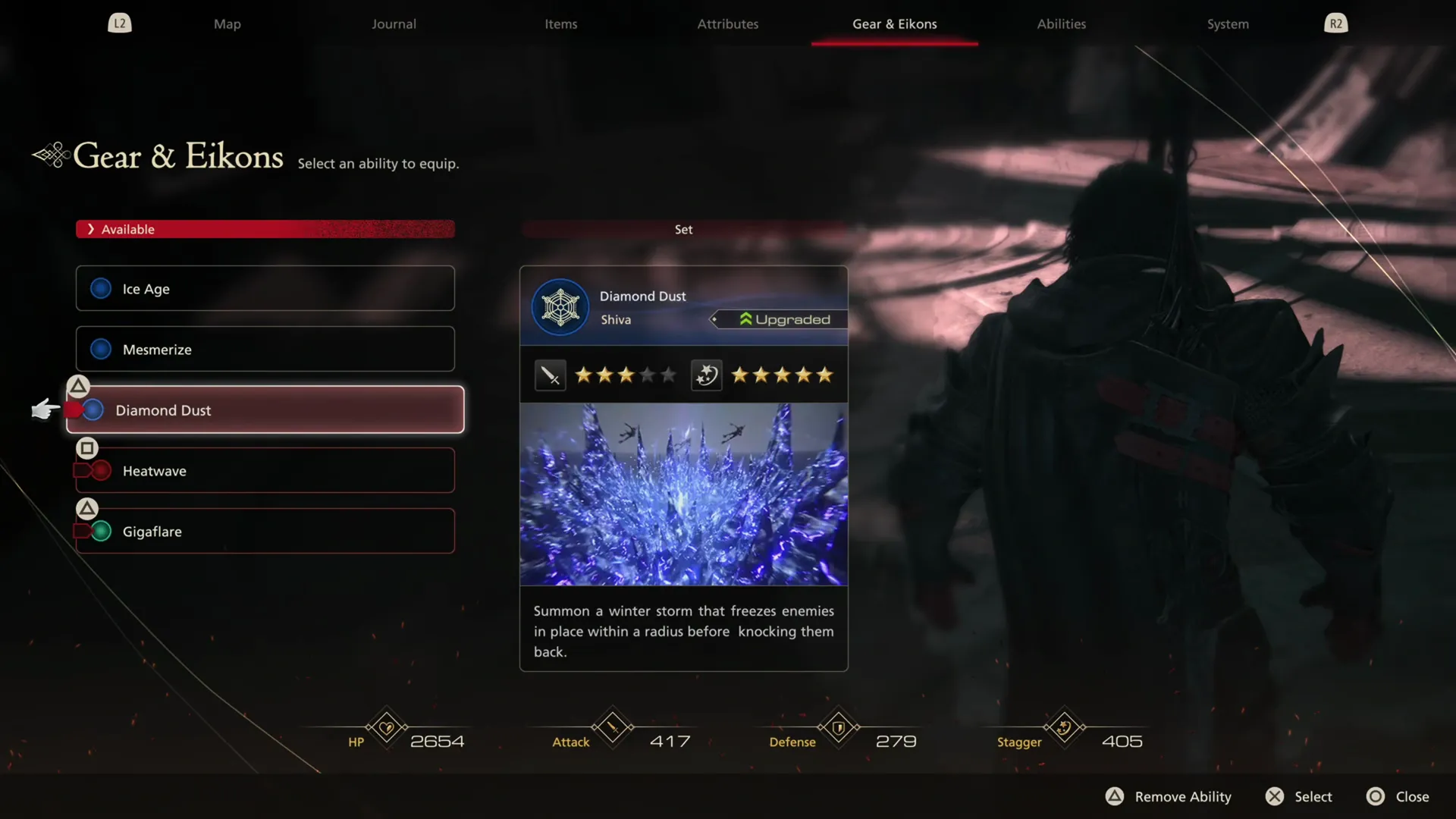
Task: Switch to the Attributes tab
Action: click(x=727, y=24)
